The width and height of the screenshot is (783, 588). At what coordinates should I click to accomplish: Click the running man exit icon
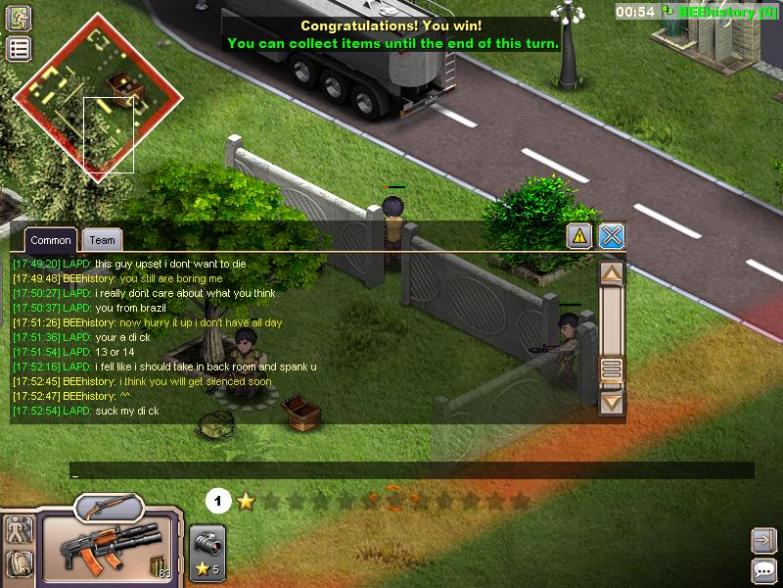(19, 17)
